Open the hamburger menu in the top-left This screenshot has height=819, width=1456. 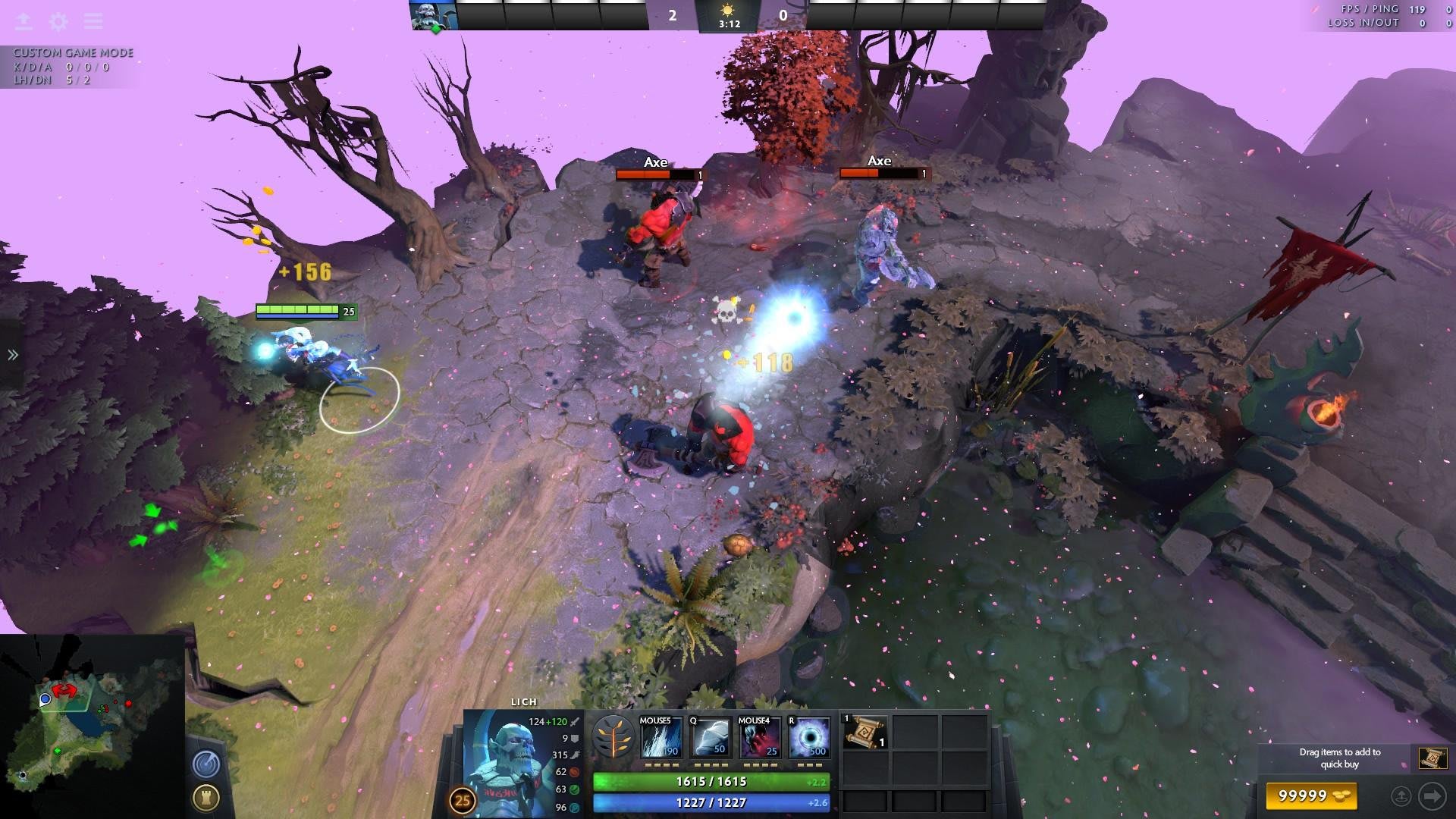[93, 21]
